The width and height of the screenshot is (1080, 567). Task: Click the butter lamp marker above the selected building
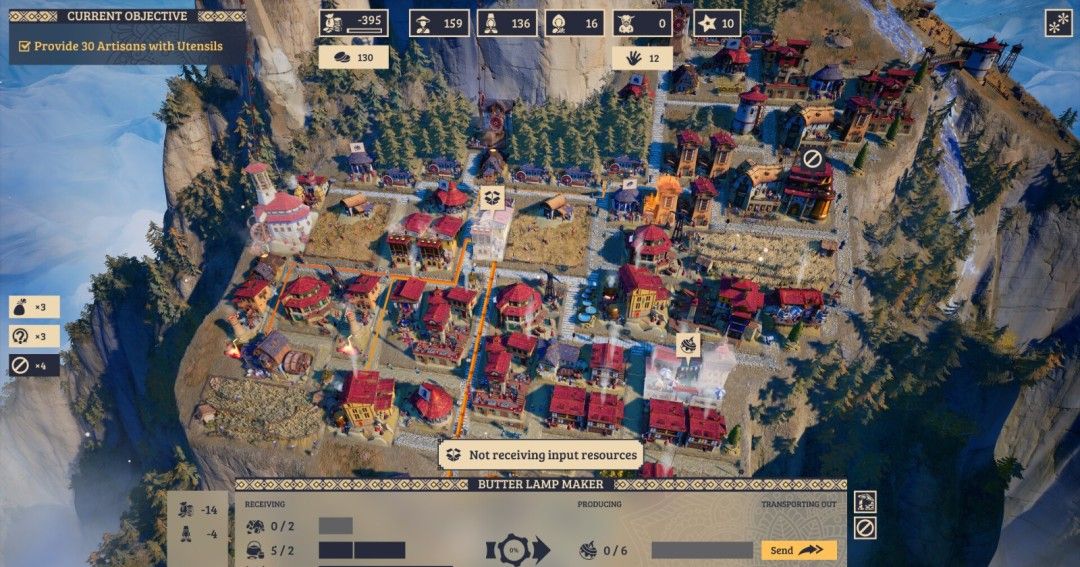[688, 346]
